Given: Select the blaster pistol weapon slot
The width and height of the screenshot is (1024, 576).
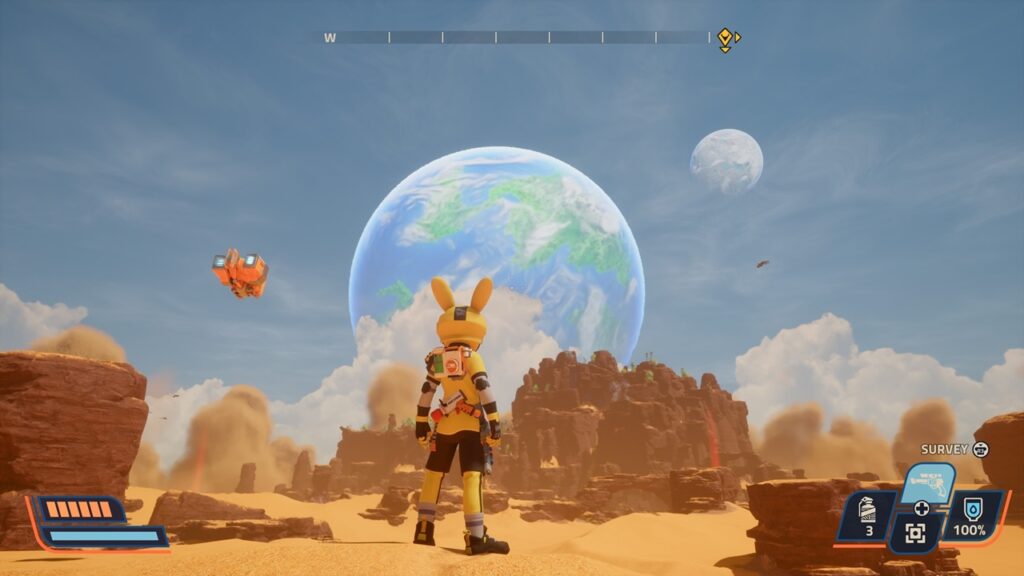Looking at the screenshot, I should pyautogui.click(x=928, y=483).
